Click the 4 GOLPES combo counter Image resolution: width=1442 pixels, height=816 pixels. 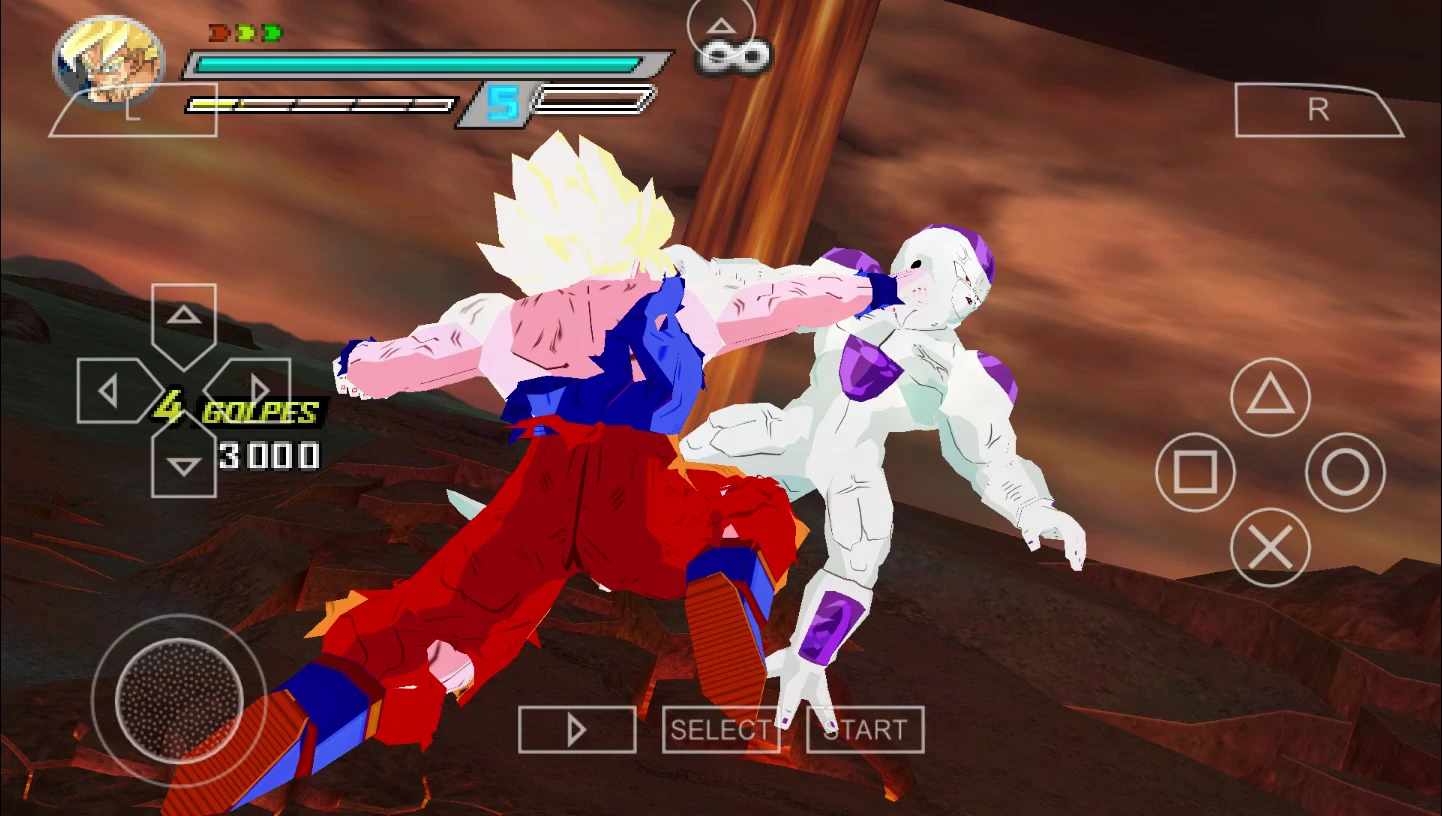(236, 410)
